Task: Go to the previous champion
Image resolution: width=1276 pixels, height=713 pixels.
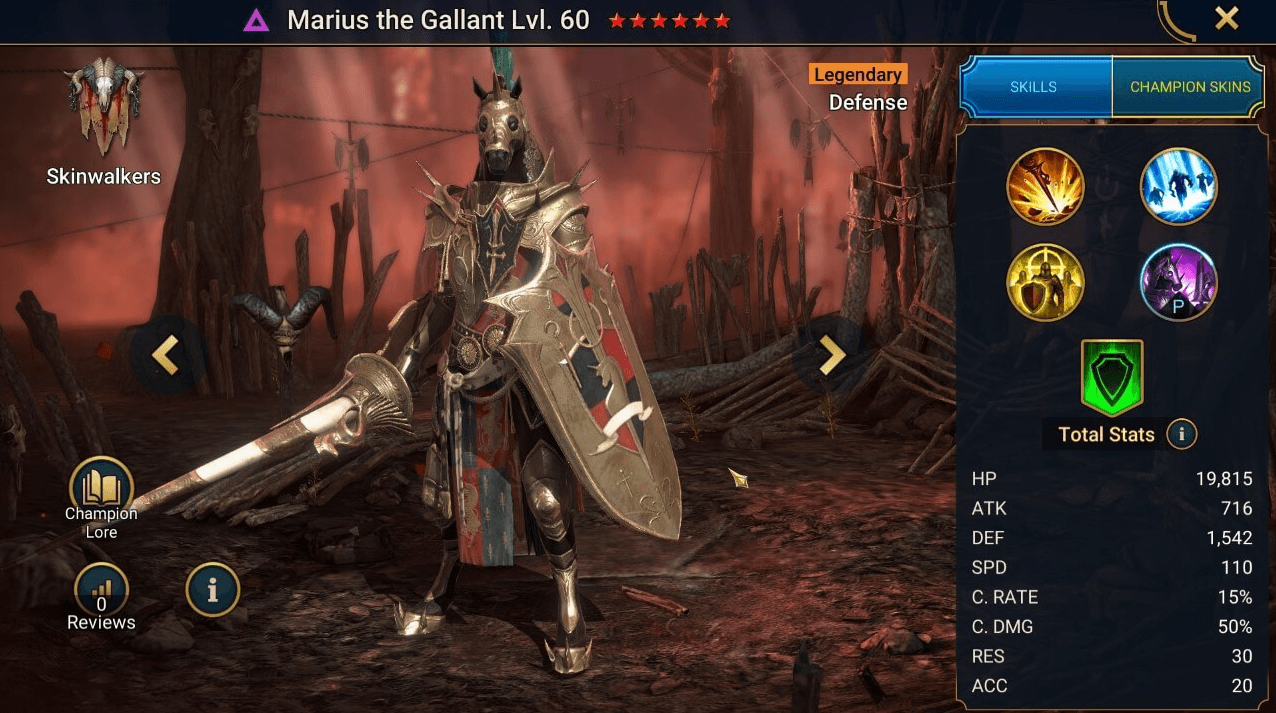Action: 166,355
